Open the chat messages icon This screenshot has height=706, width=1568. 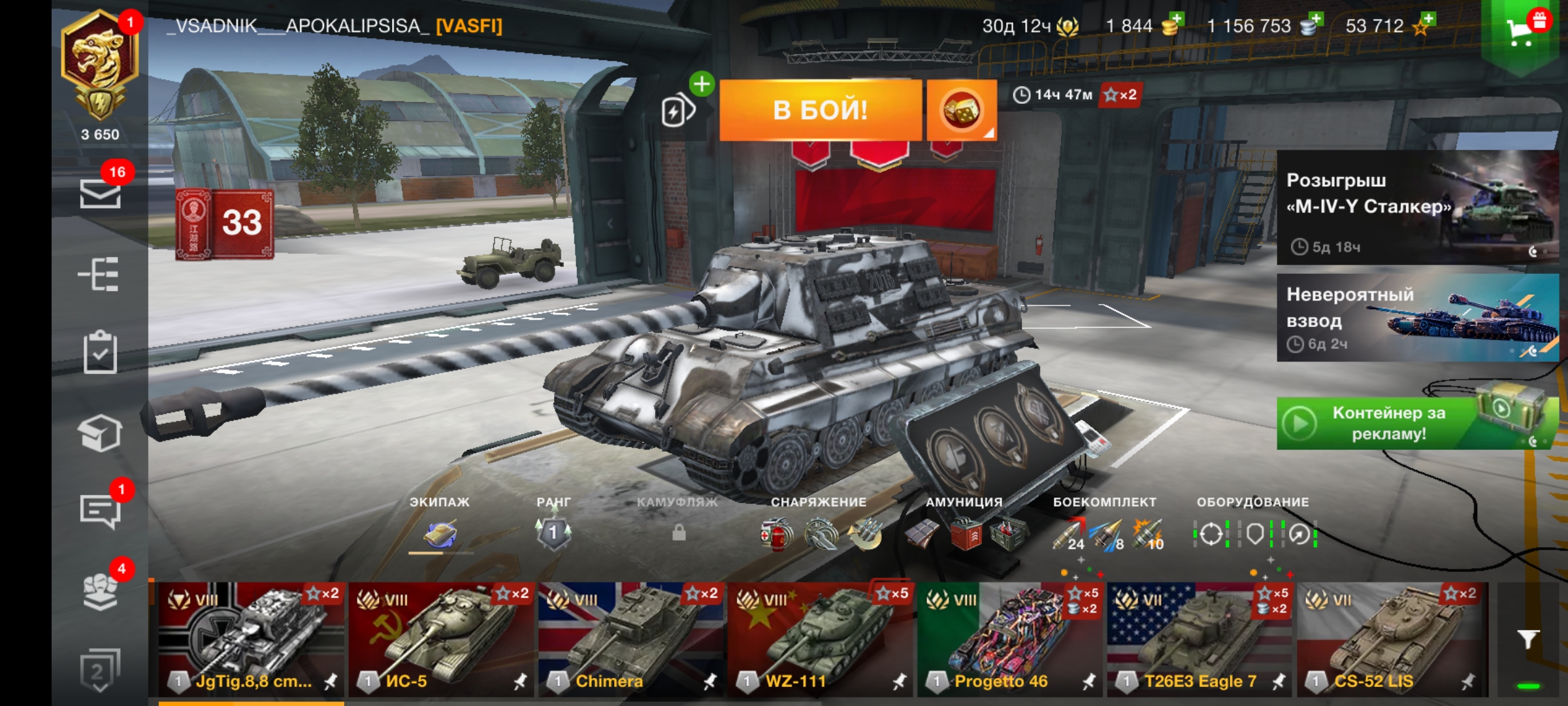click(100, 510)
